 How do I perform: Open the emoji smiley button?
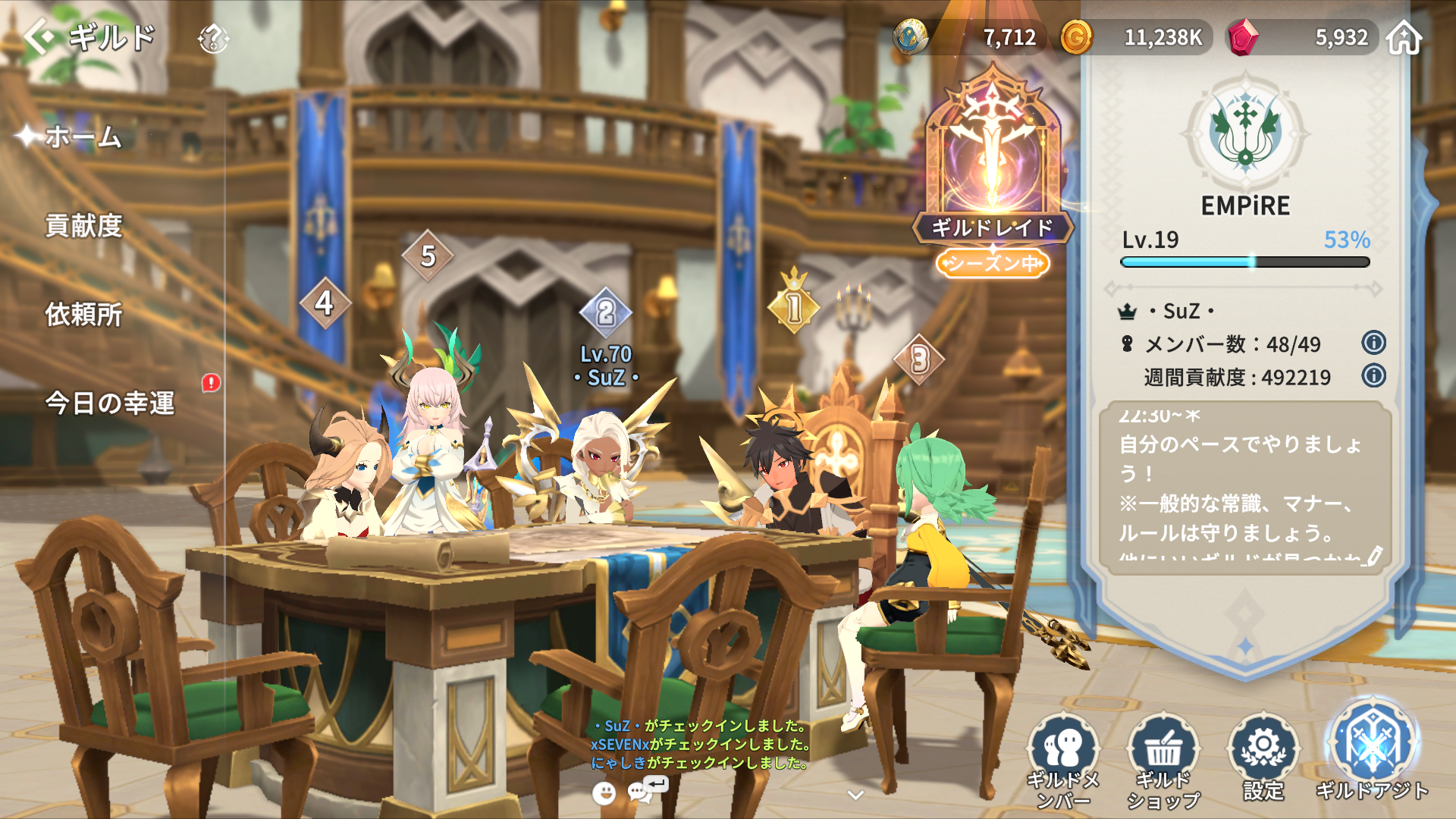coord(604,793)
